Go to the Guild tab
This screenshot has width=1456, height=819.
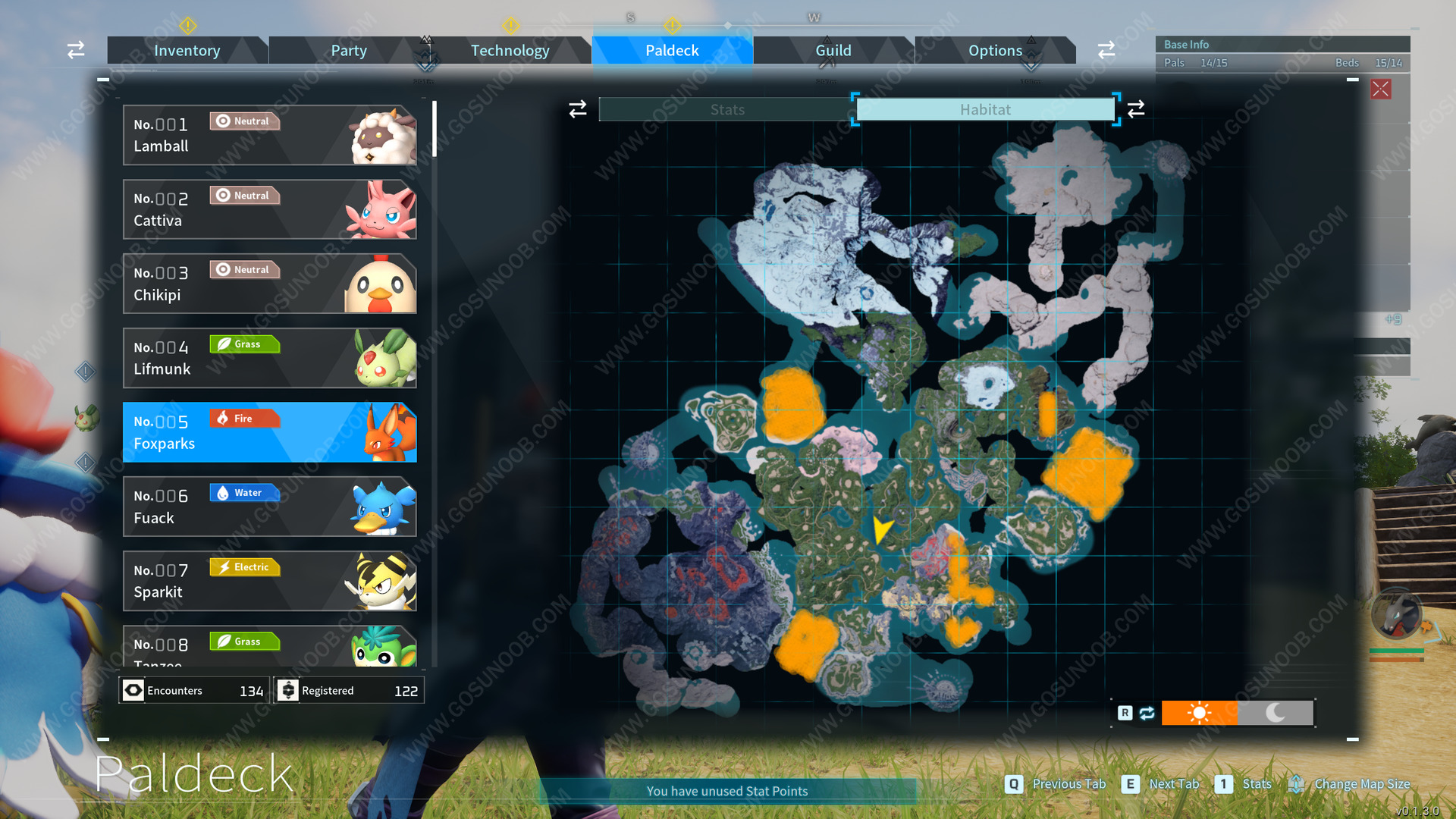[x=833, y=51]
